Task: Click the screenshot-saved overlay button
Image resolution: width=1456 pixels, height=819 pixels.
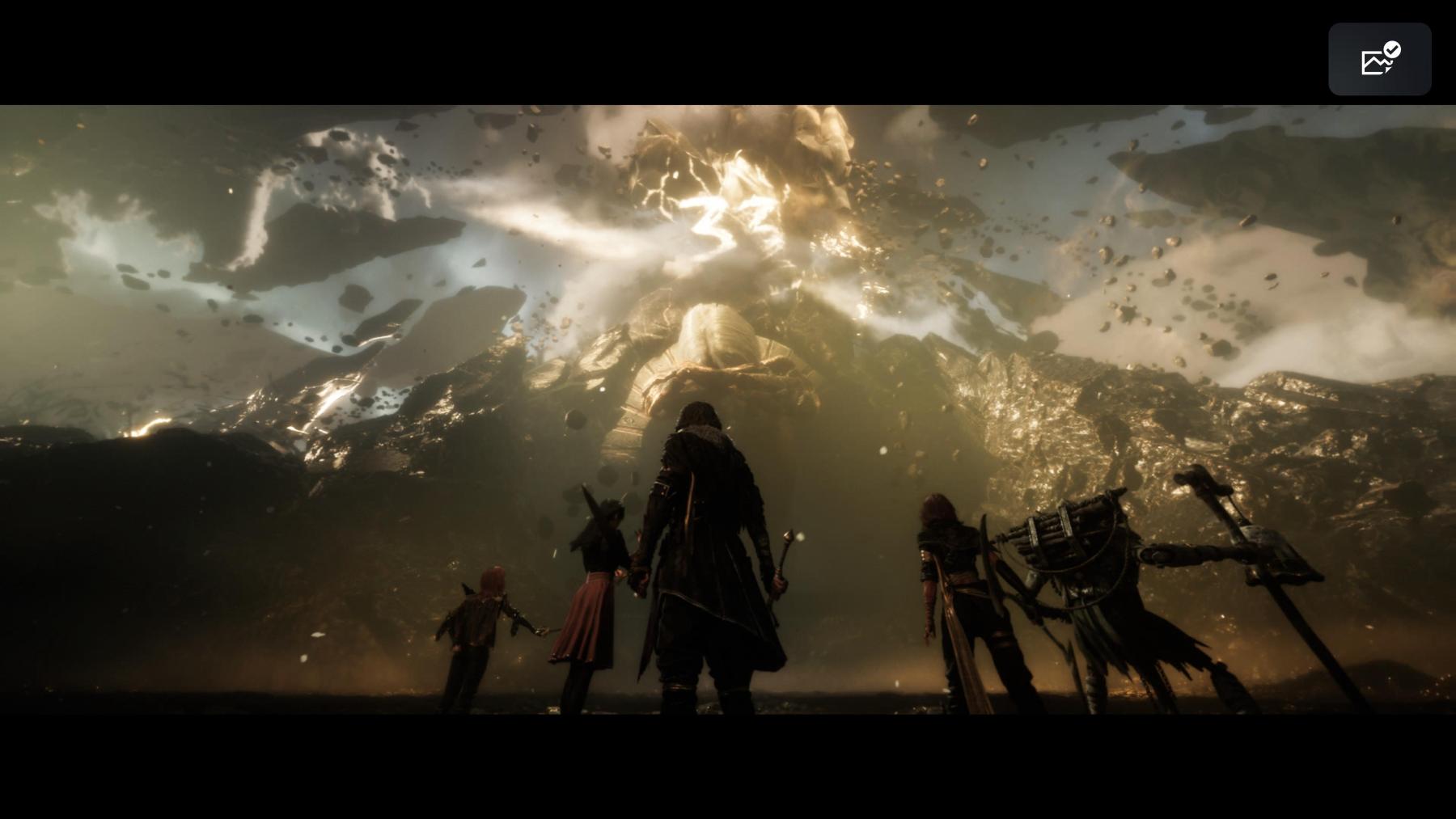Action: [x=1379, y=59]
